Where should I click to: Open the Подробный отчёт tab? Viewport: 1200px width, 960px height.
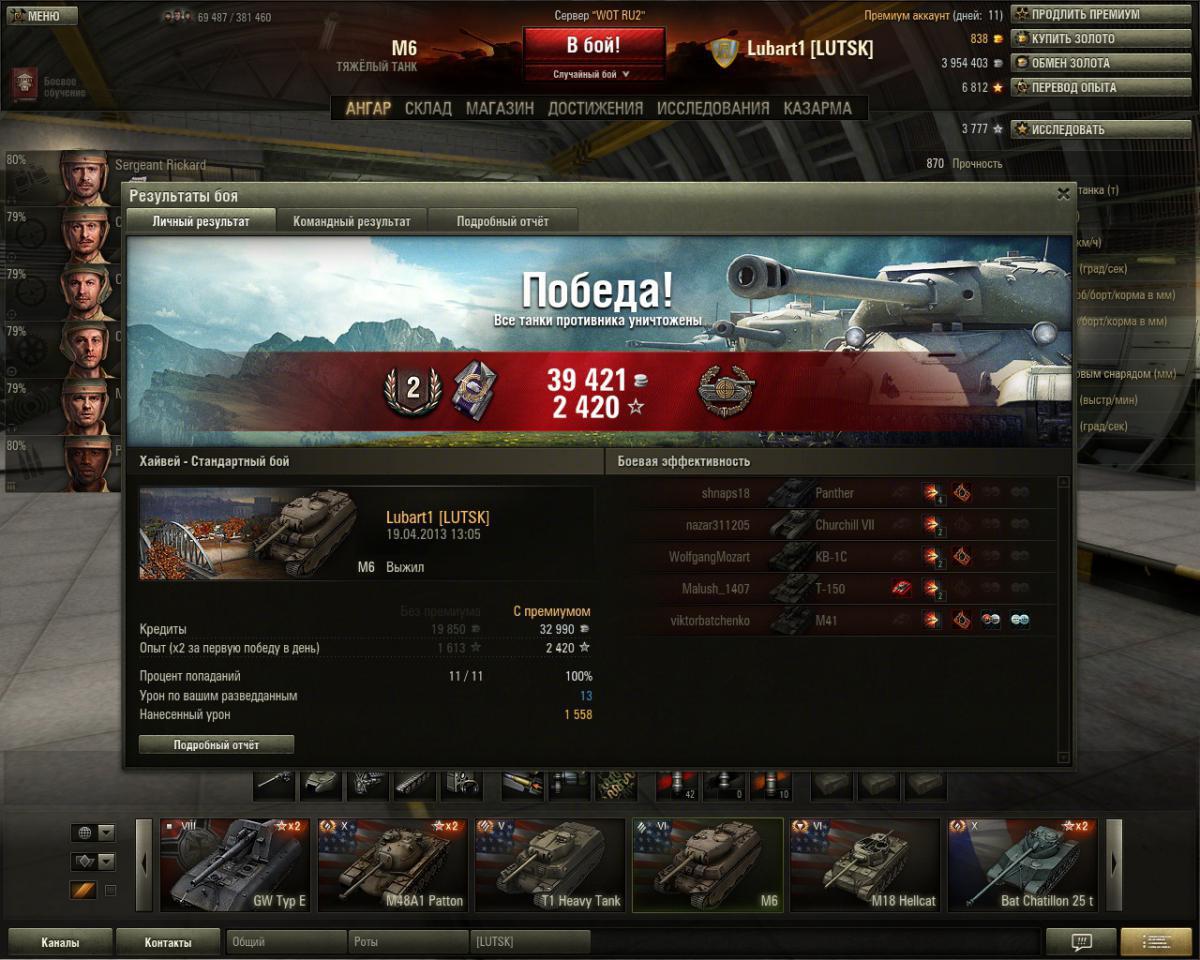(x=502, y=221)
